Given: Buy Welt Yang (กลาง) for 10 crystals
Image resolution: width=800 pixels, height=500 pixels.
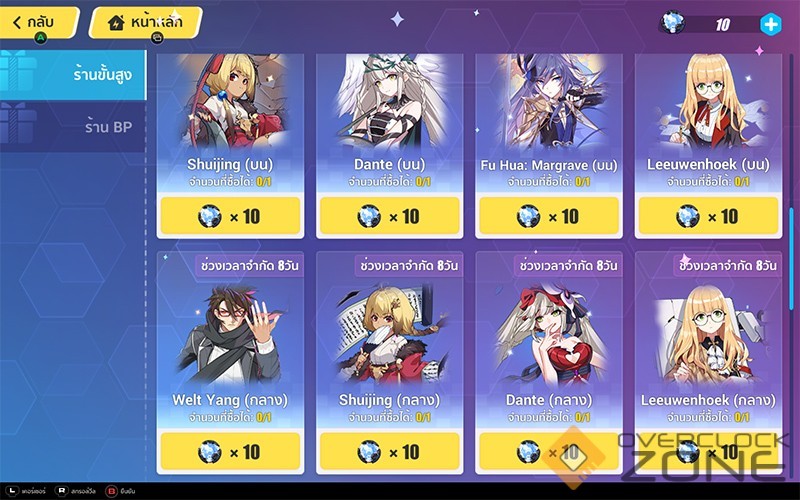Looking at the screenshot, I should 230,452.
